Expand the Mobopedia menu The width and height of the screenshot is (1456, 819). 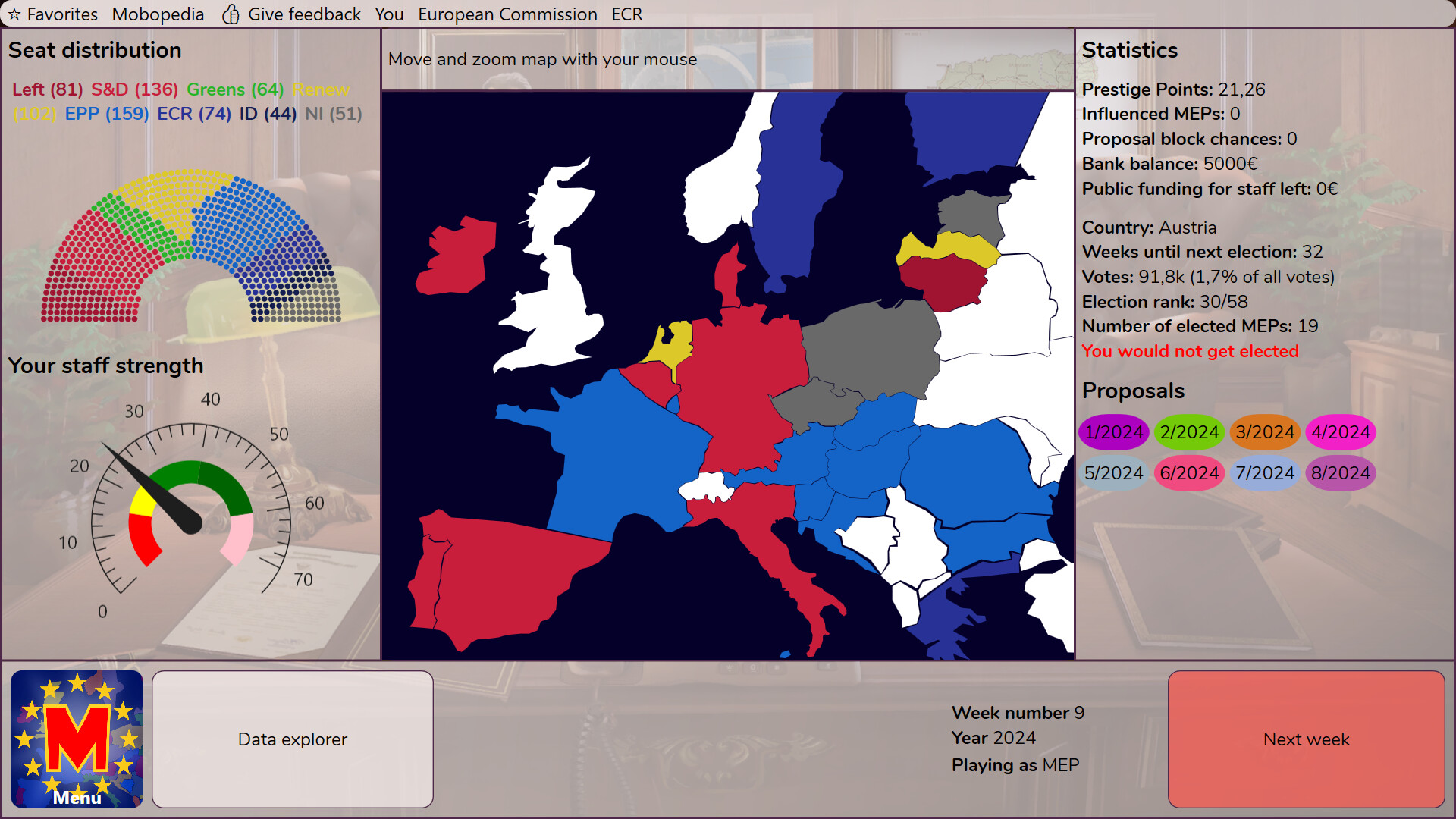click(158, 14)
